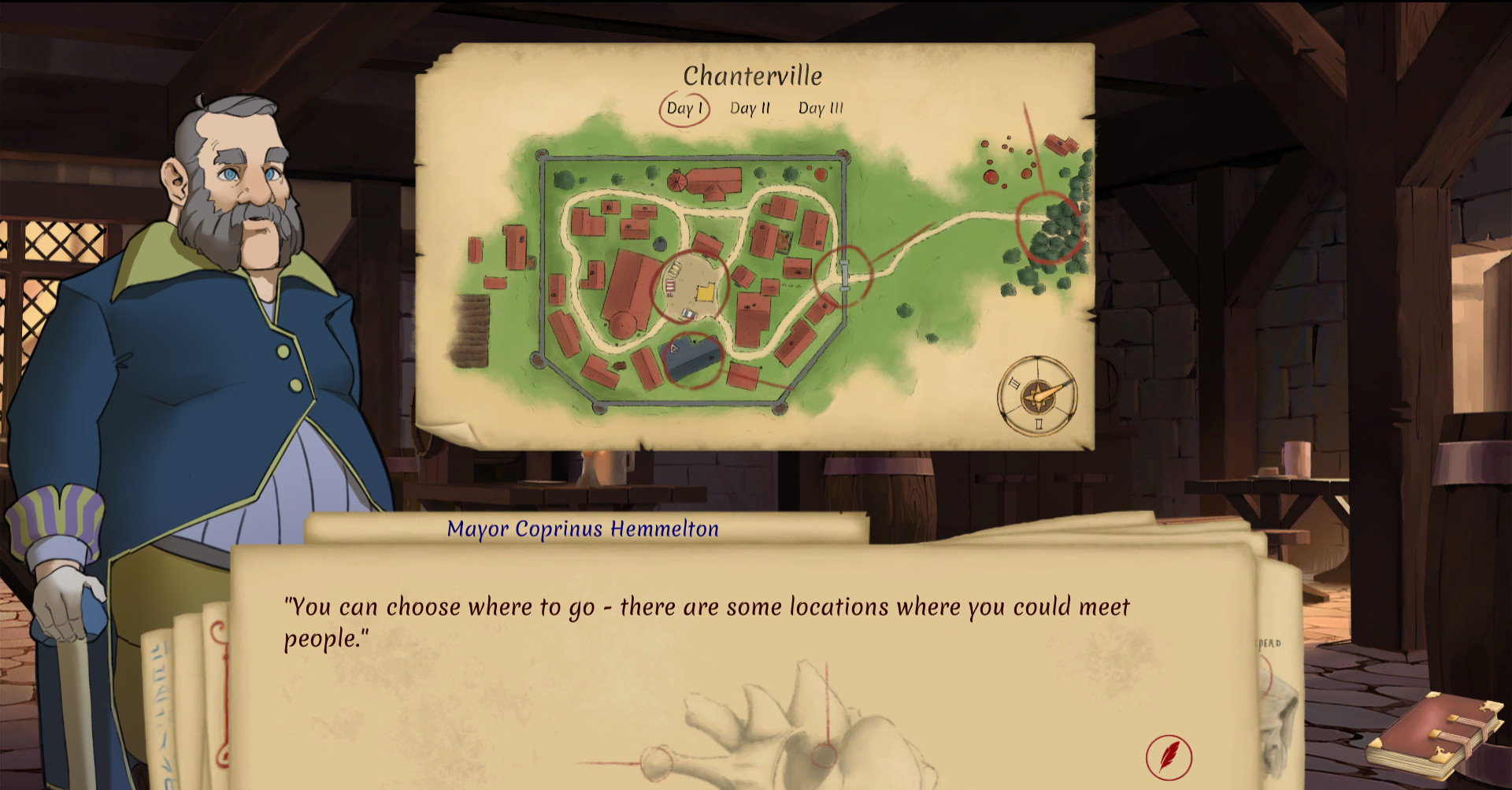Select the Day I tab
This screenshot has width=1512, height=790.
click(684, 109)
